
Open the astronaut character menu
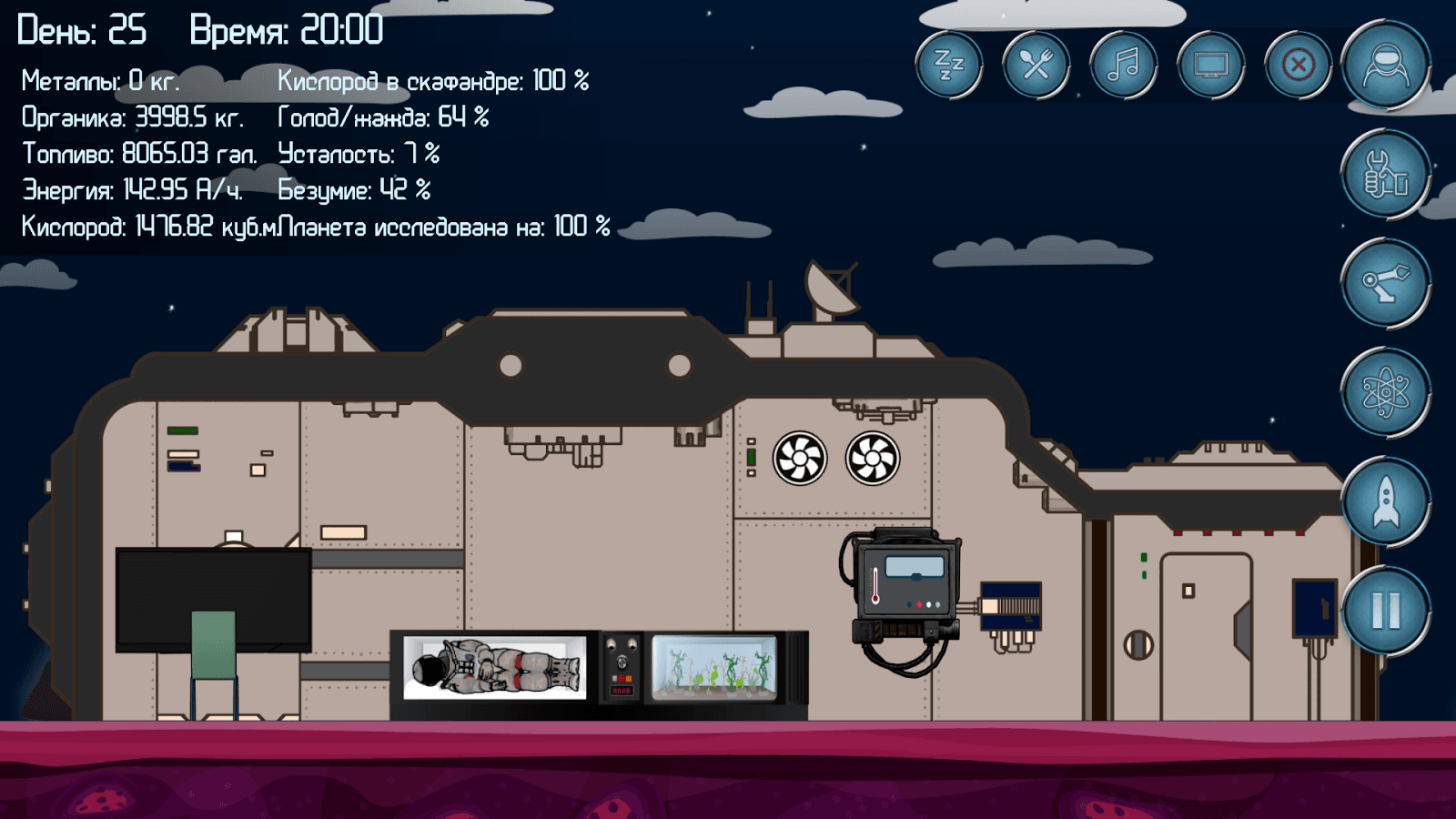[1385, 65]
